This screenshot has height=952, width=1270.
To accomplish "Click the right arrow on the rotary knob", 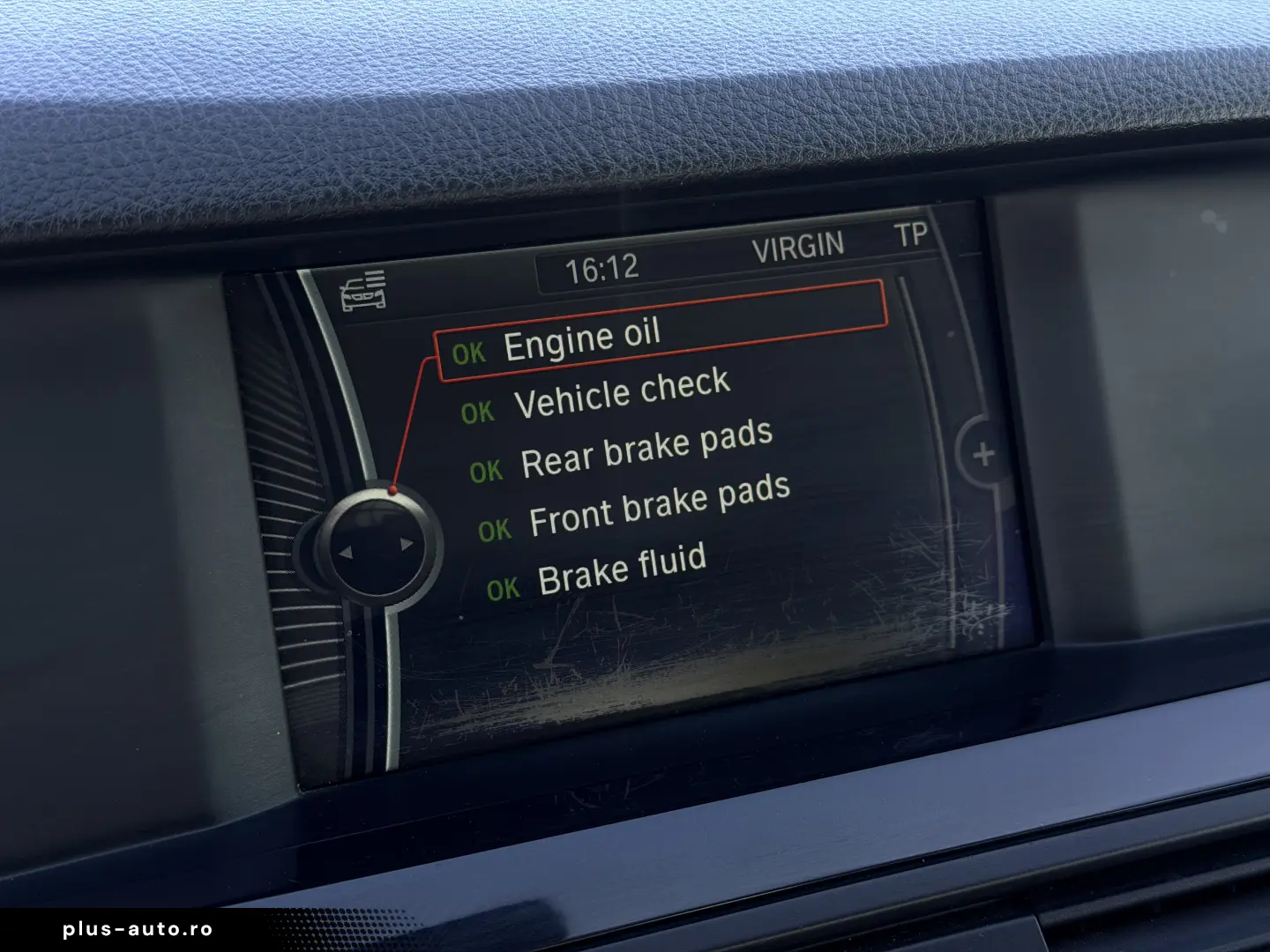I will click(405, 544).
